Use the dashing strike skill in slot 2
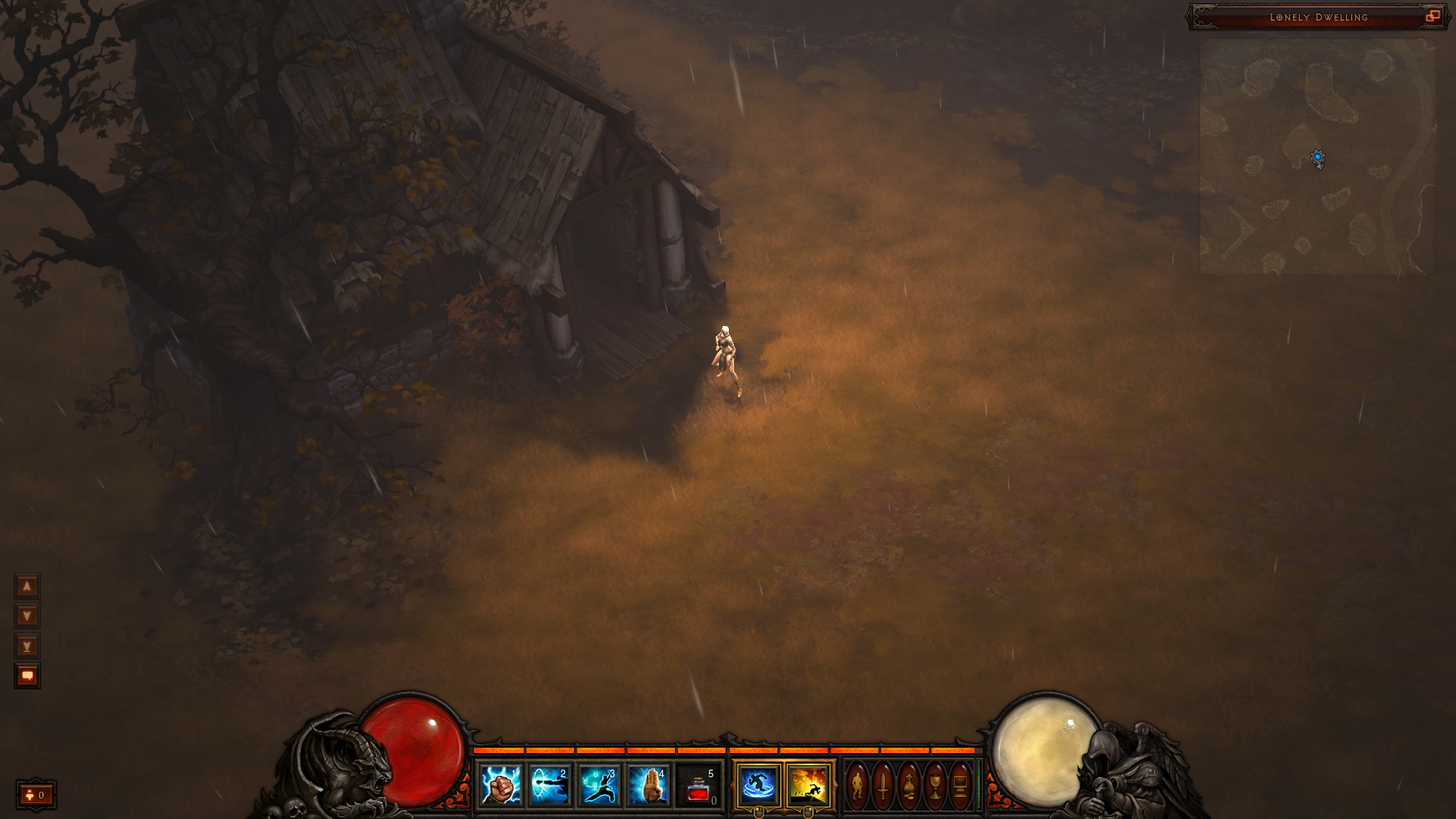 point(550,785)
